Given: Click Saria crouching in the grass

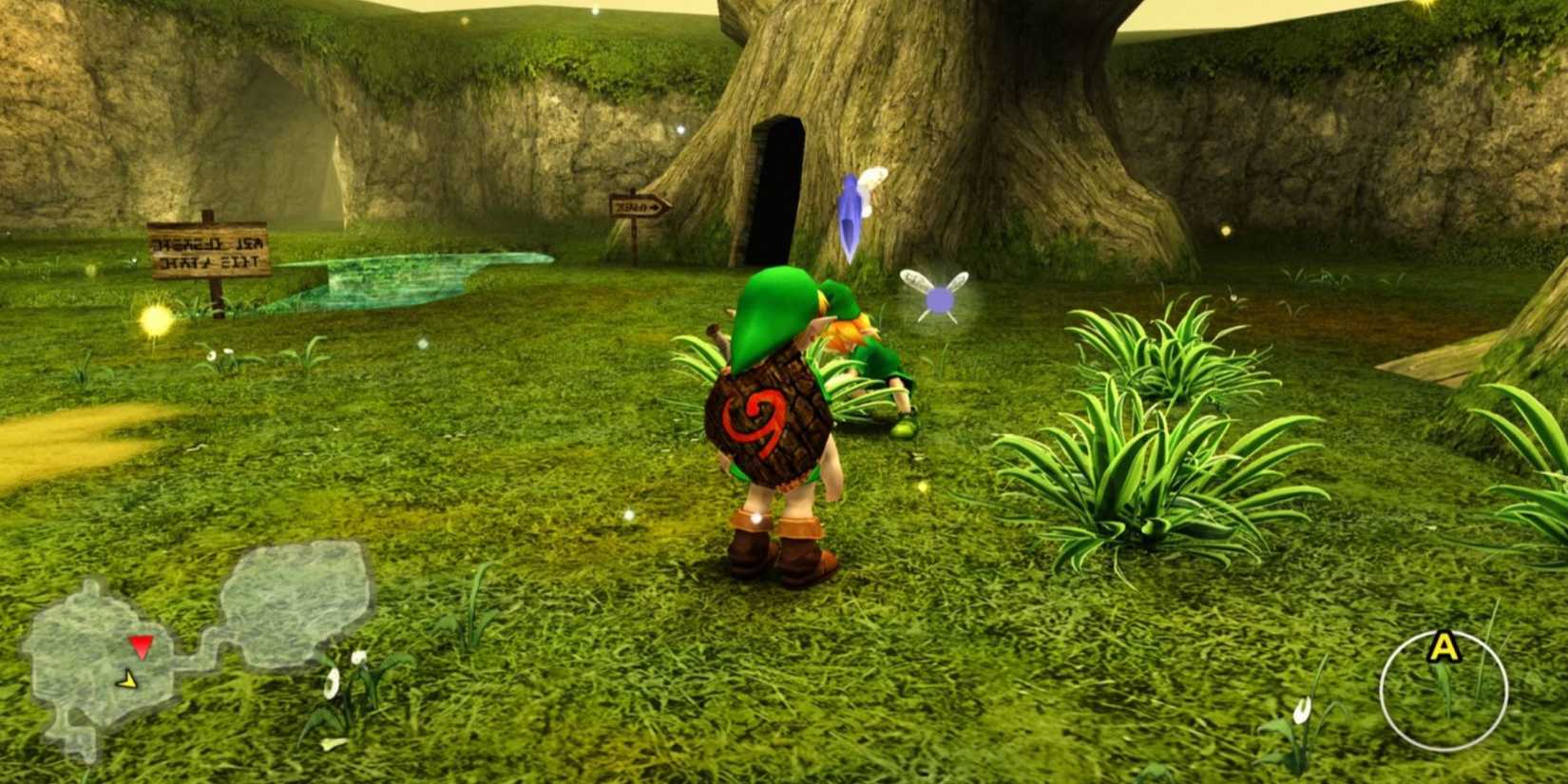Looking at the screenshot, I should [x=874, y=371].
